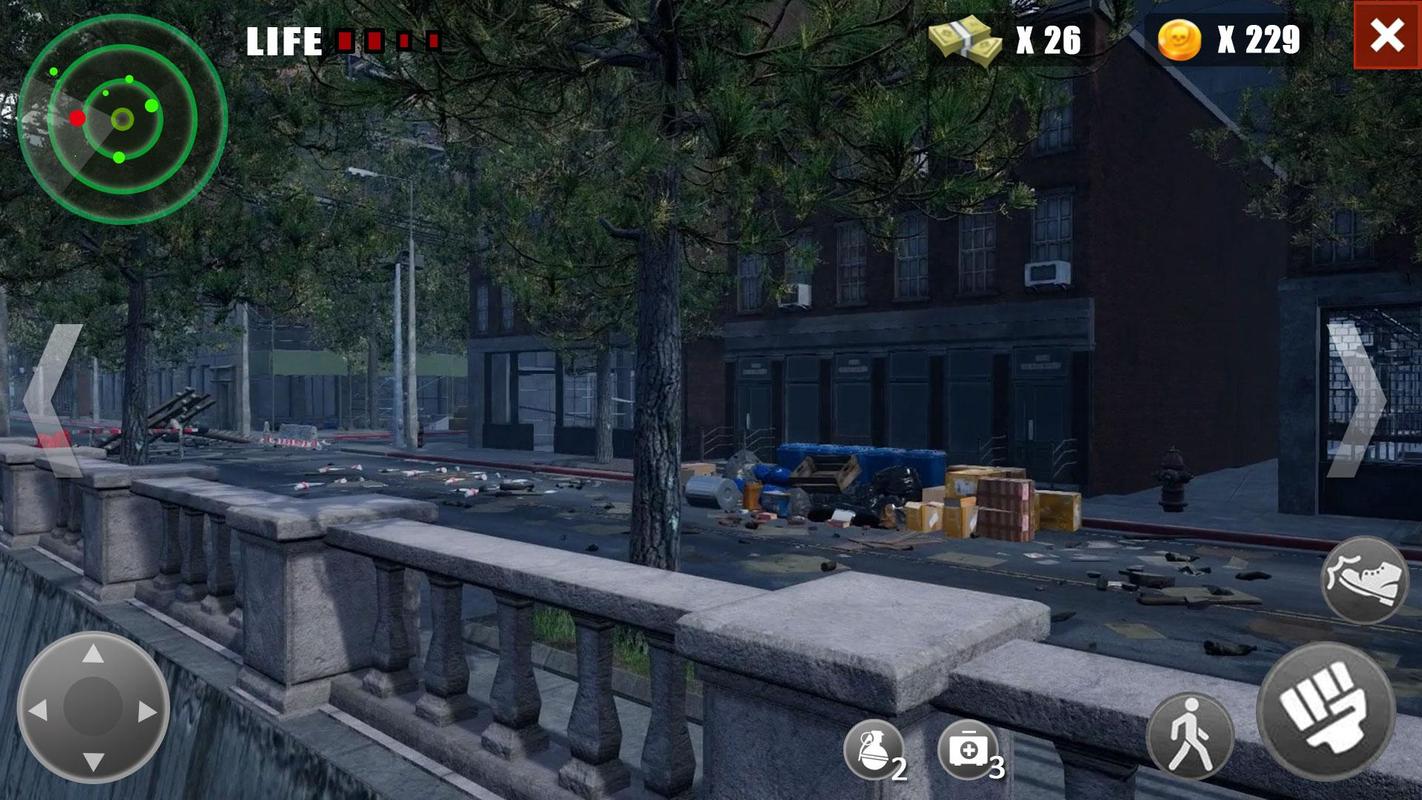Image resolution: width=1422 pixels, height=800 pixels.
Task: Close the game with the red X button
Action: click(1387, 36)
